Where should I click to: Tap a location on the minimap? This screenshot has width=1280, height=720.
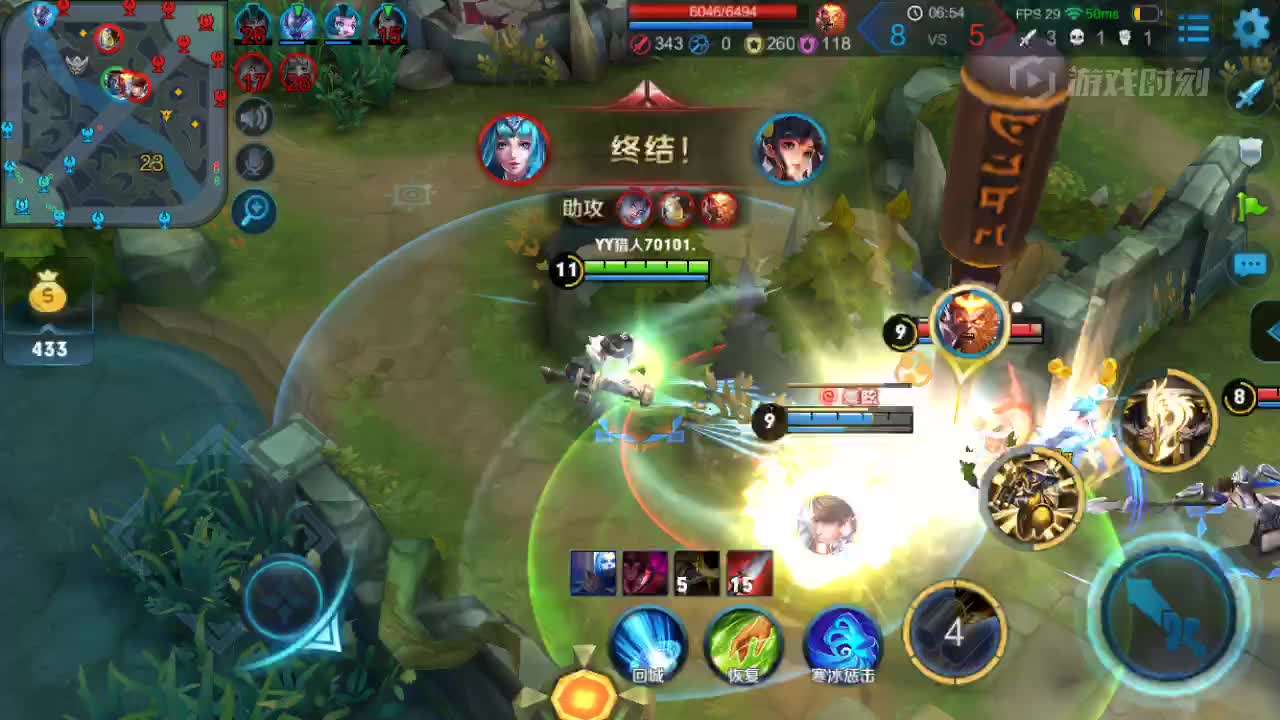(110, 110)
